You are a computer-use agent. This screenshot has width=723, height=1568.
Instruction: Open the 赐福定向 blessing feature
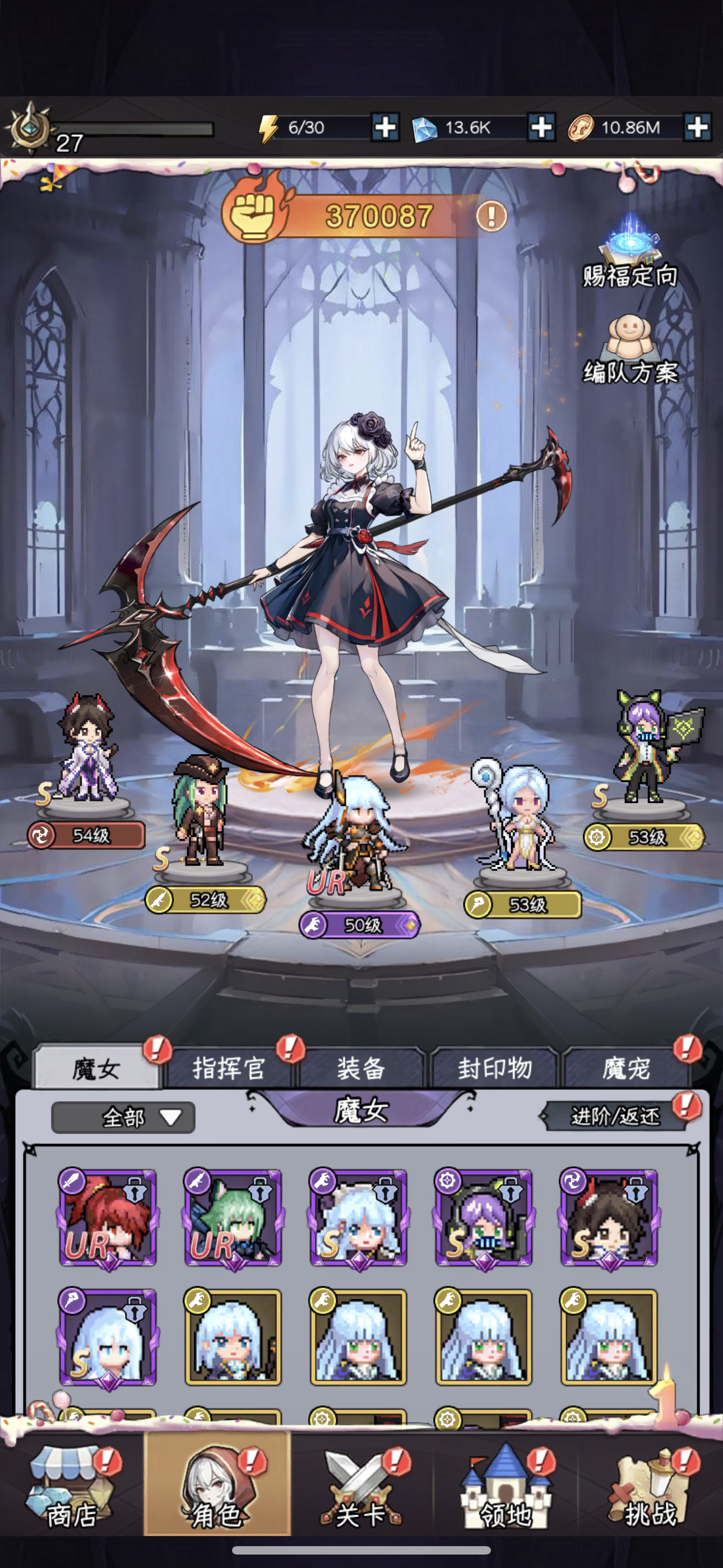631,256
